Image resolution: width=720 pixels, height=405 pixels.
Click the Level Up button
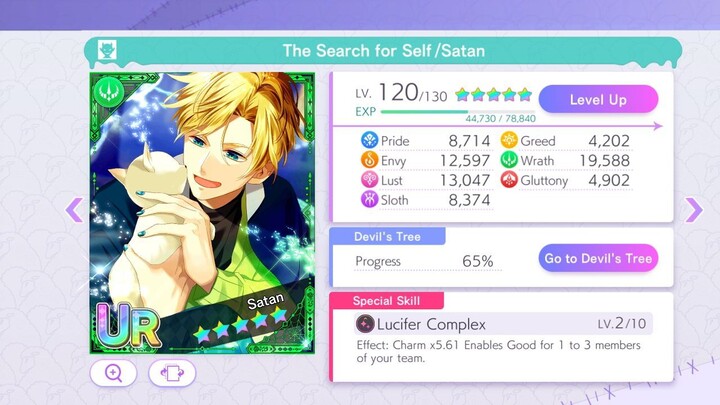pos(598,99)
